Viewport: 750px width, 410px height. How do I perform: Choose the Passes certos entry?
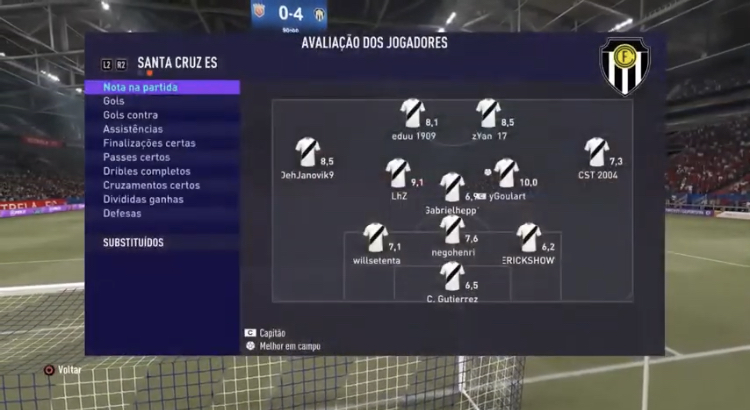point(136,157)
